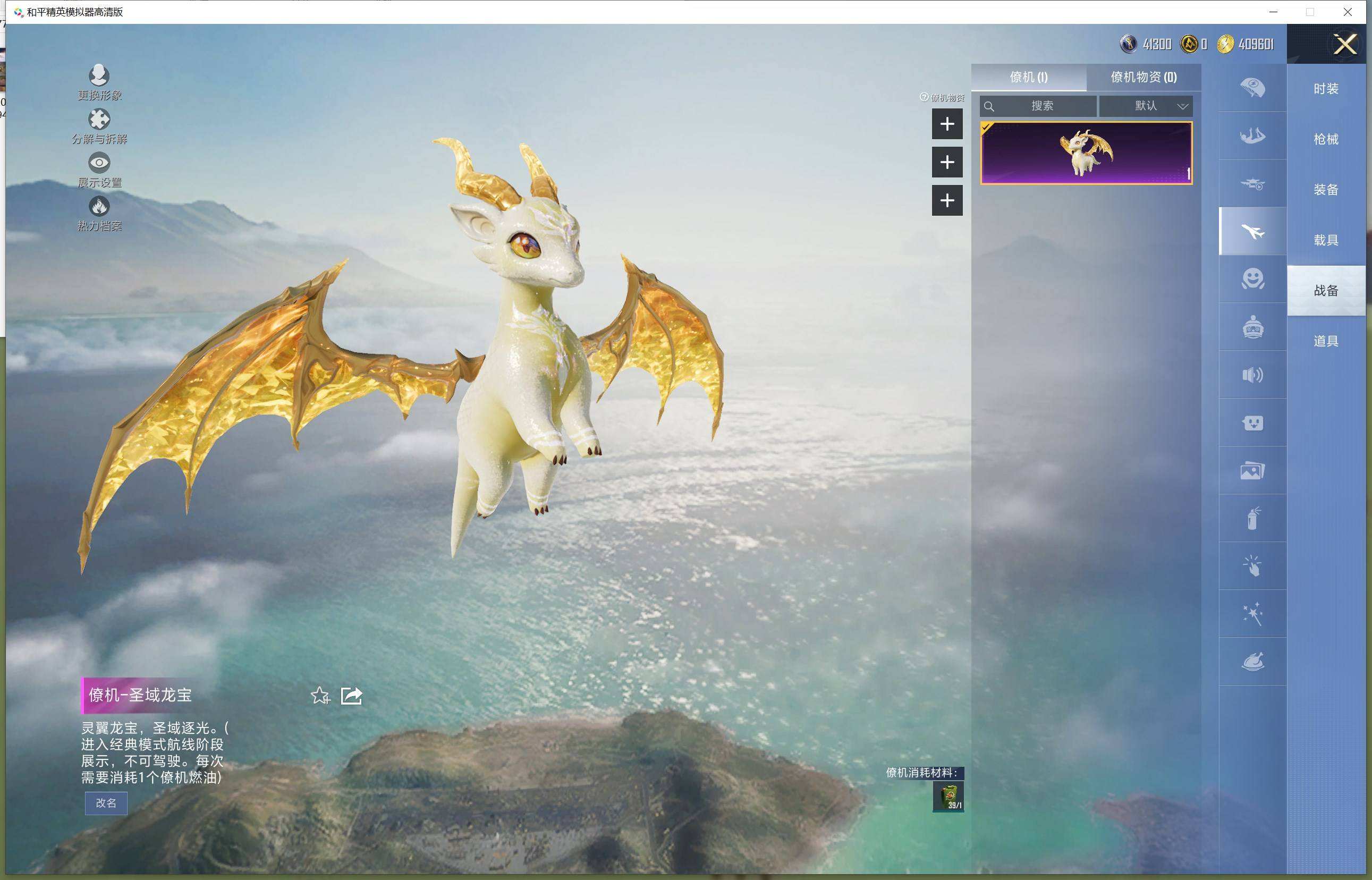Switch to the 道具 category

1326,341
